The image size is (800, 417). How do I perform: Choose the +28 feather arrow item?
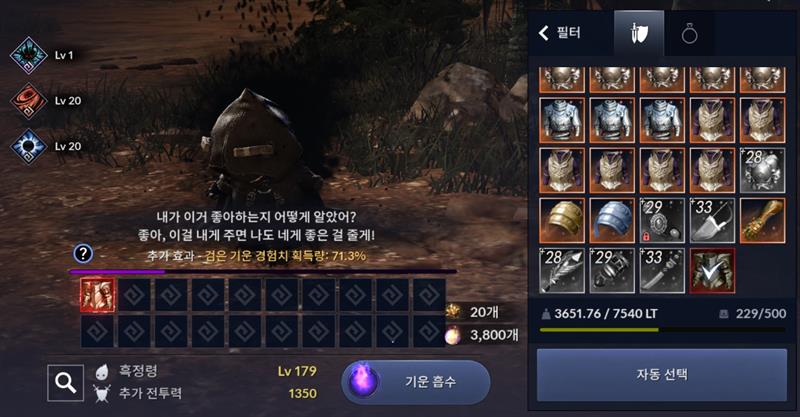[x=560, y=269]
